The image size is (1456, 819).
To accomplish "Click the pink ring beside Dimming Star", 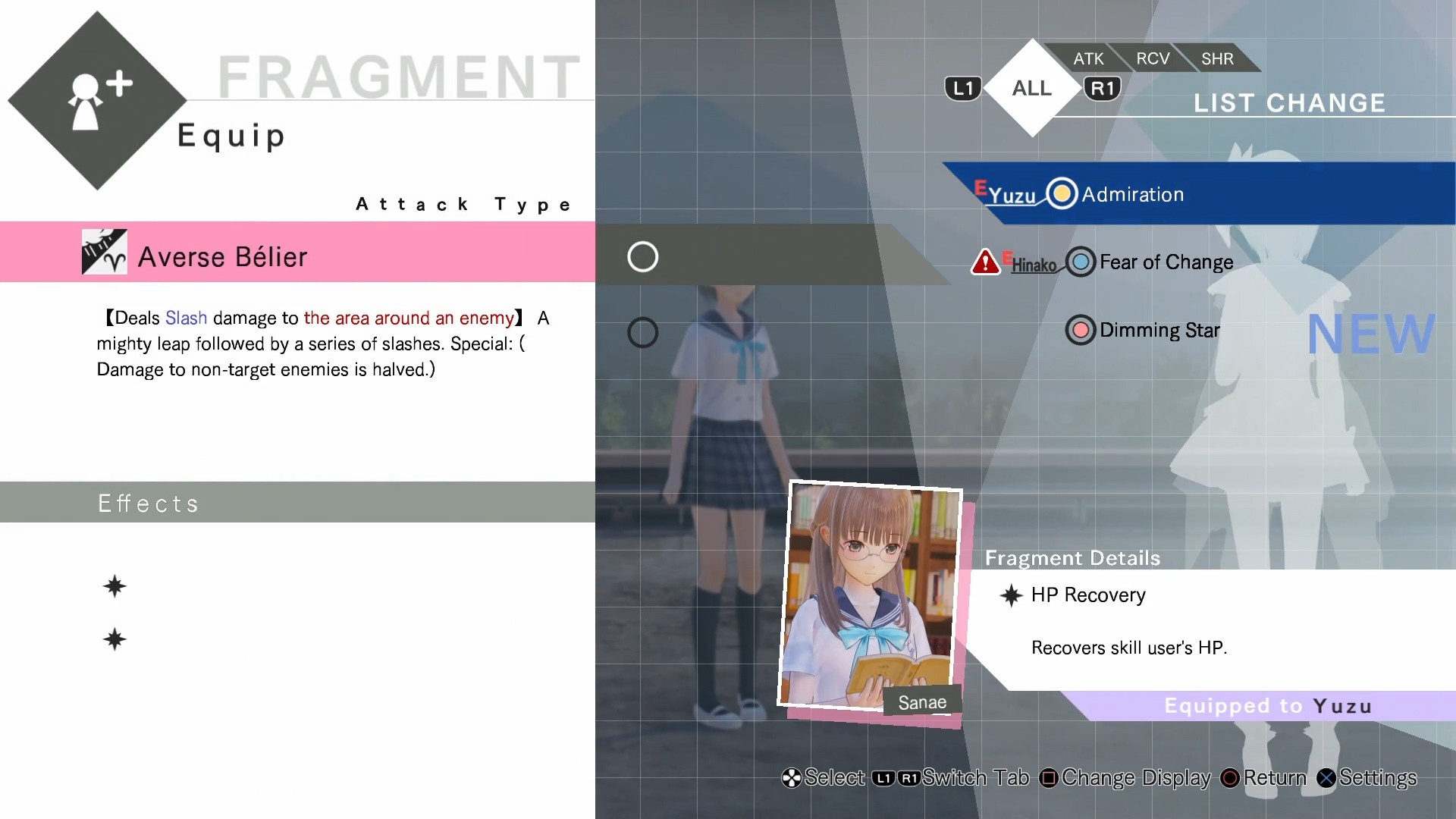I will click(x=1080, y=330).
